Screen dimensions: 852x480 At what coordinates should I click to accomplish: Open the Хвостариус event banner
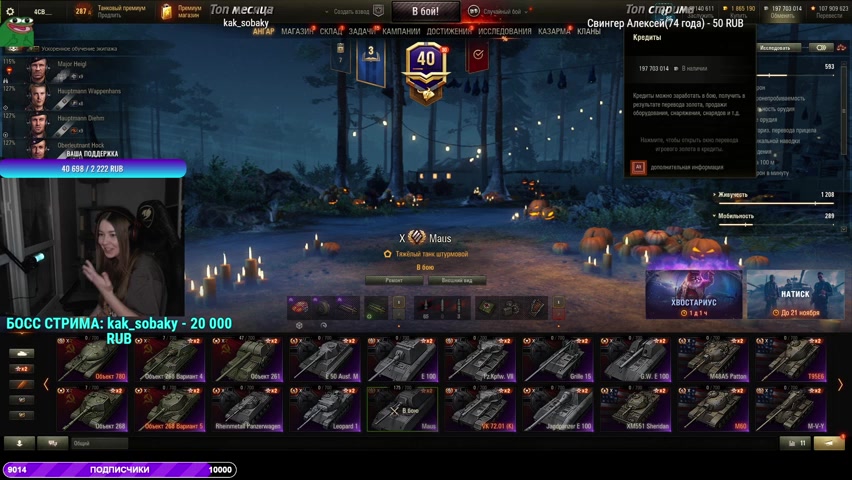[693, 294]
